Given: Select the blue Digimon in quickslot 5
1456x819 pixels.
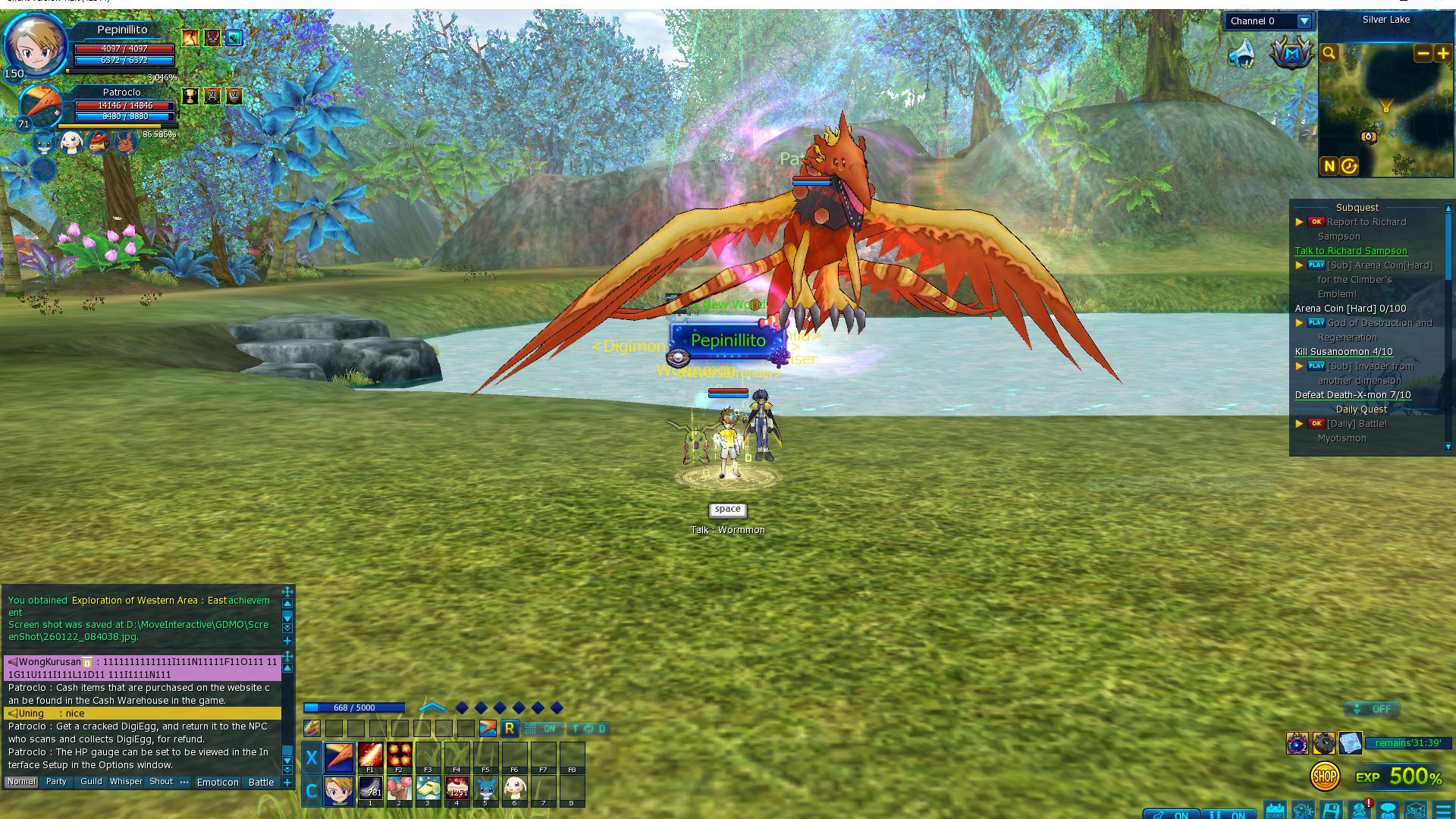Looking at the screenshot, I should (485, 789).
